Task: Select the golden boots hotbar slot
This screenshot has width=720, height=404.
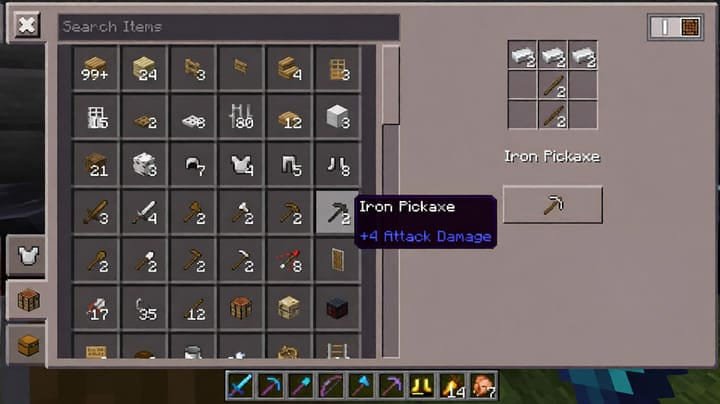Action: click(421, 385)
